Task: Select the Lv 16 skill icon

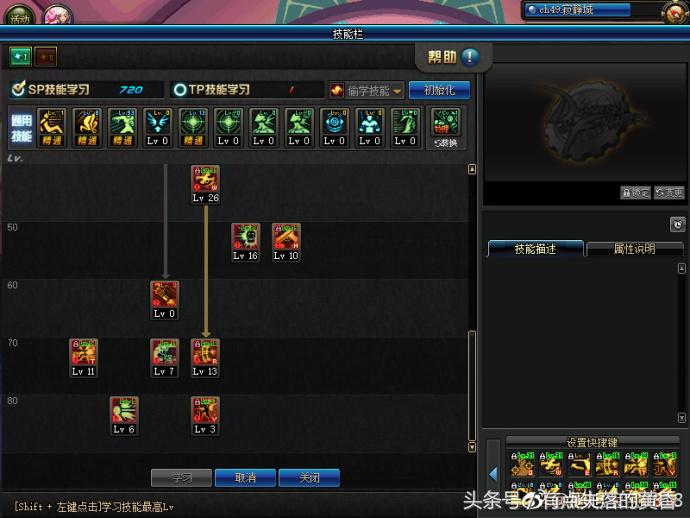Action: pos(245,237)
